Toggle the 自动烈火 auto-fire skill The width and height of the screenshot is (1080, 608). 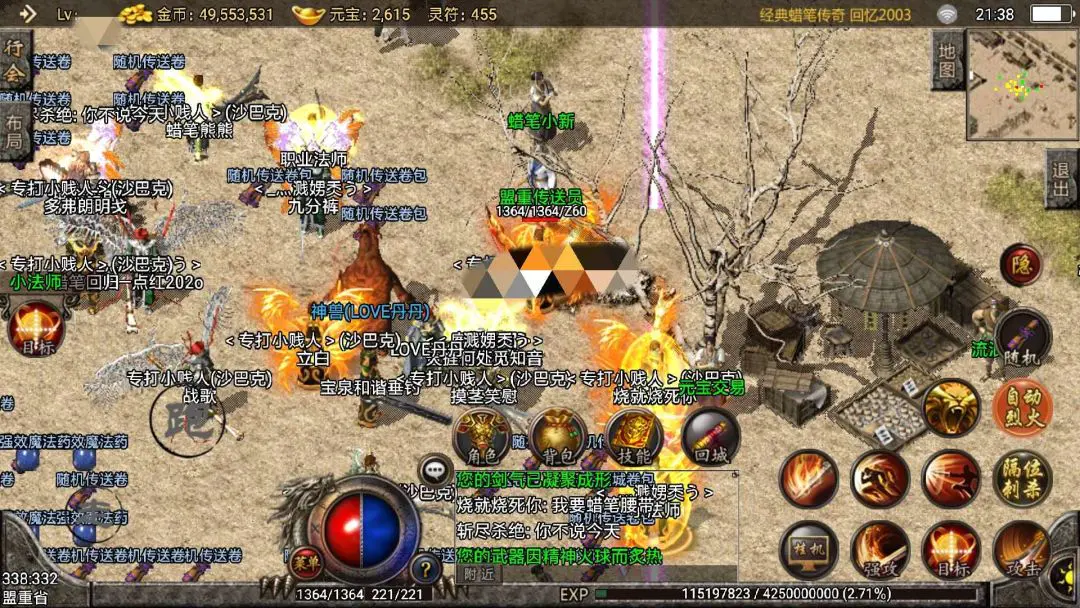[x=1022, y=408]
